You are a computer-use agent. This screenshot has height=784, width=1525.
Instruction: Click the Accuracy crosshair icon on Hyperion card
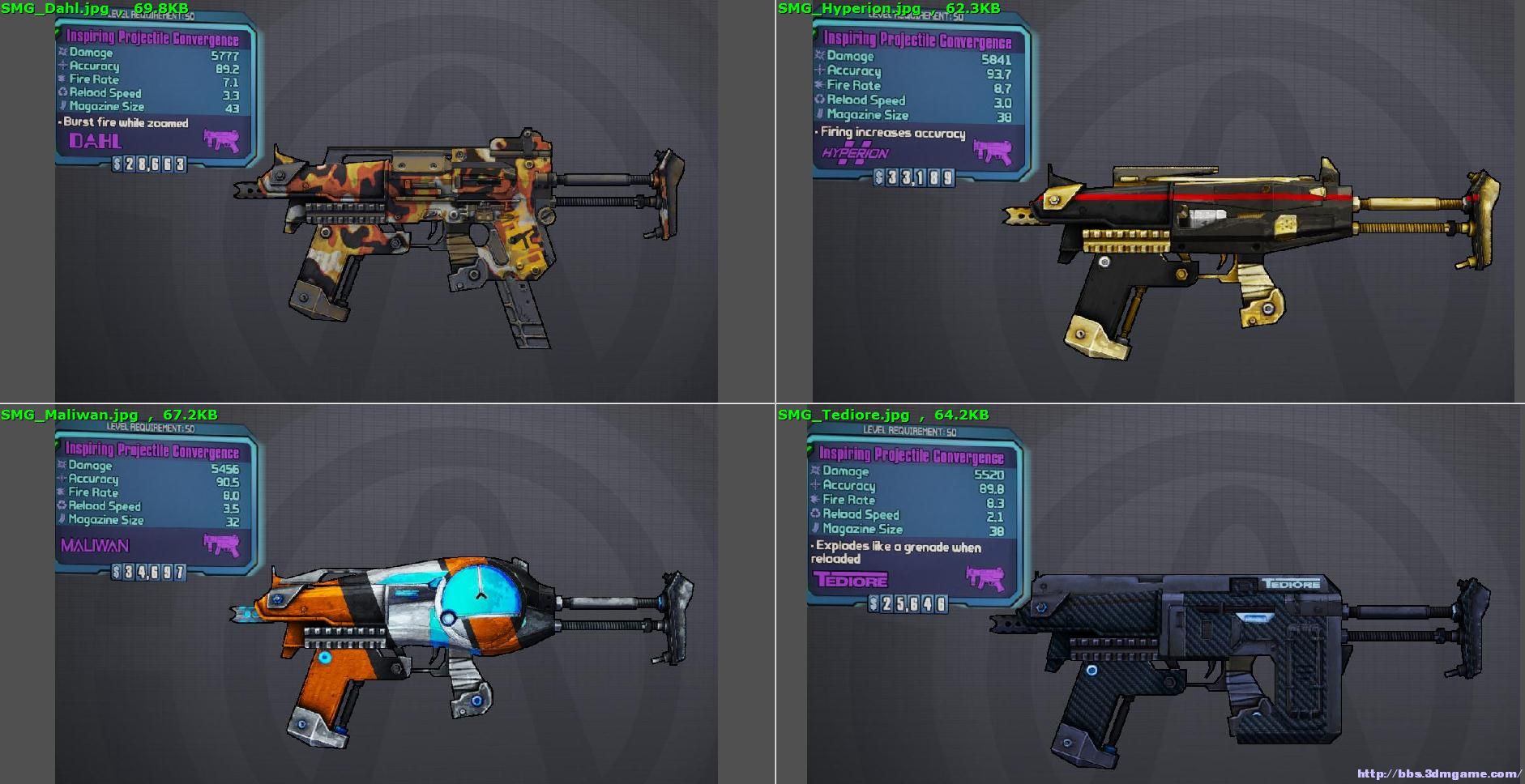(818, 71)
